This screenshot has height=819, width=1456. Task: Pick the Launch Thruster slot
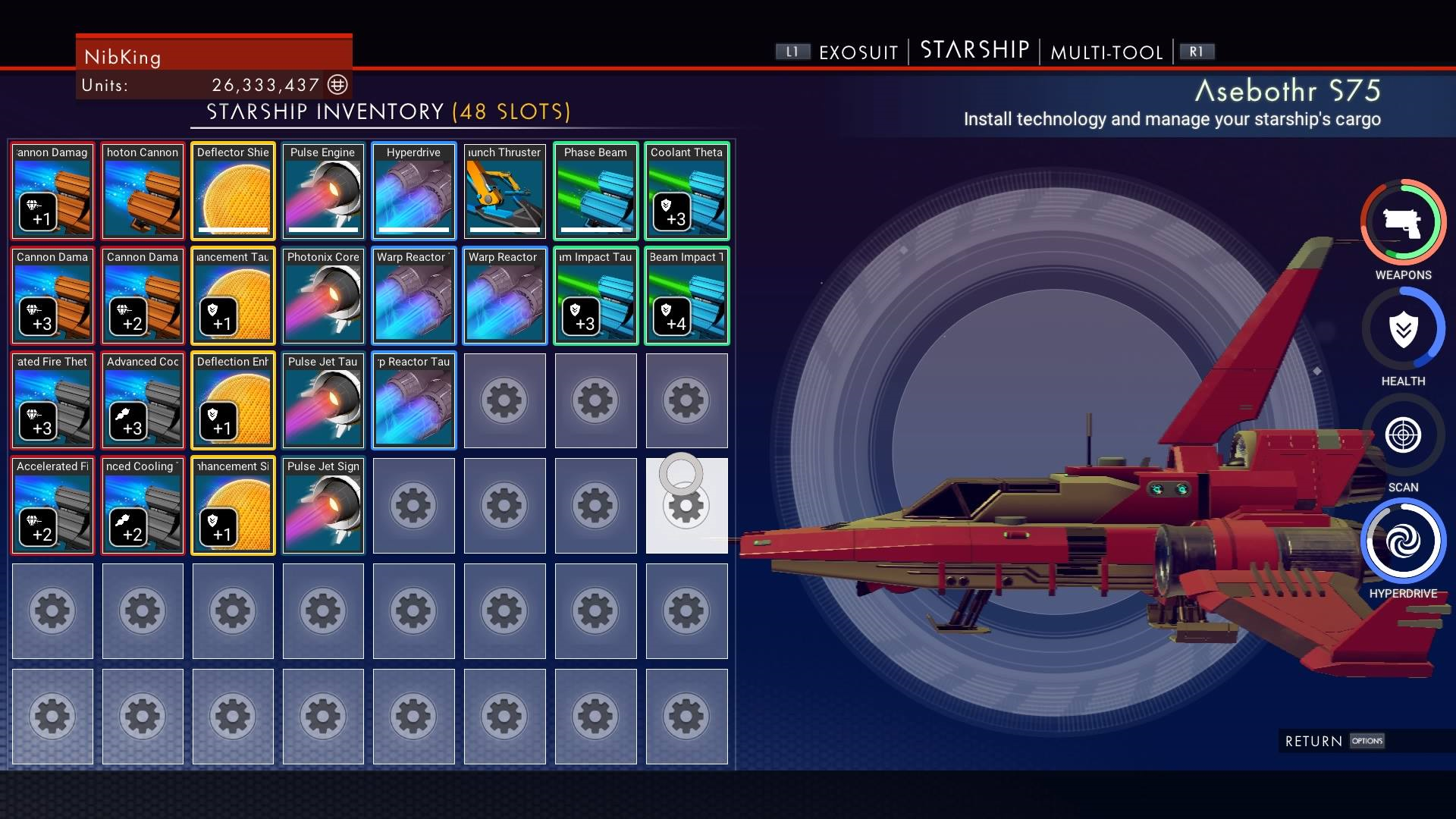[x=504, y=191]
